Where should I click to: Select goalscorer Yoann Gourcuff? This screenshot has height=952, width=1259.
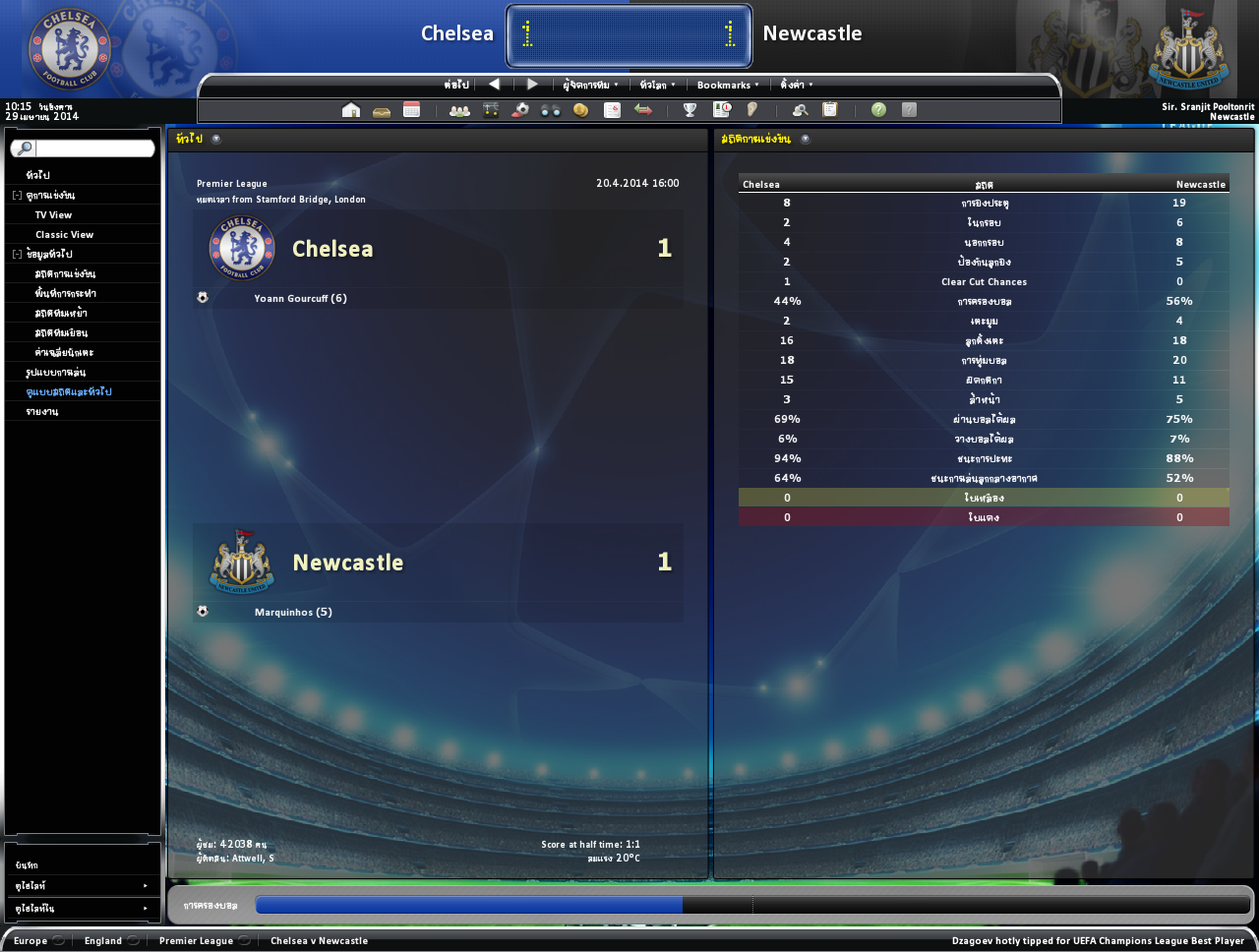[x=300, y=298]
